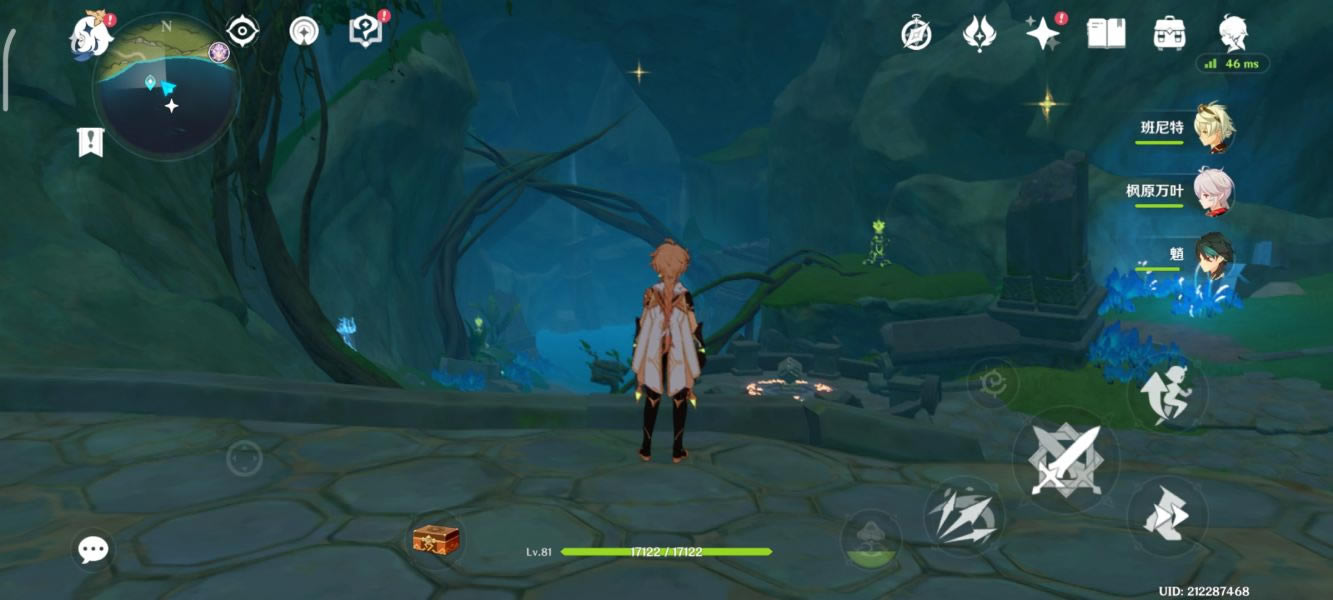Screen dimensions: 1333x600
Task: Open the Wish star icon
Action: [x=1043, y=34]
